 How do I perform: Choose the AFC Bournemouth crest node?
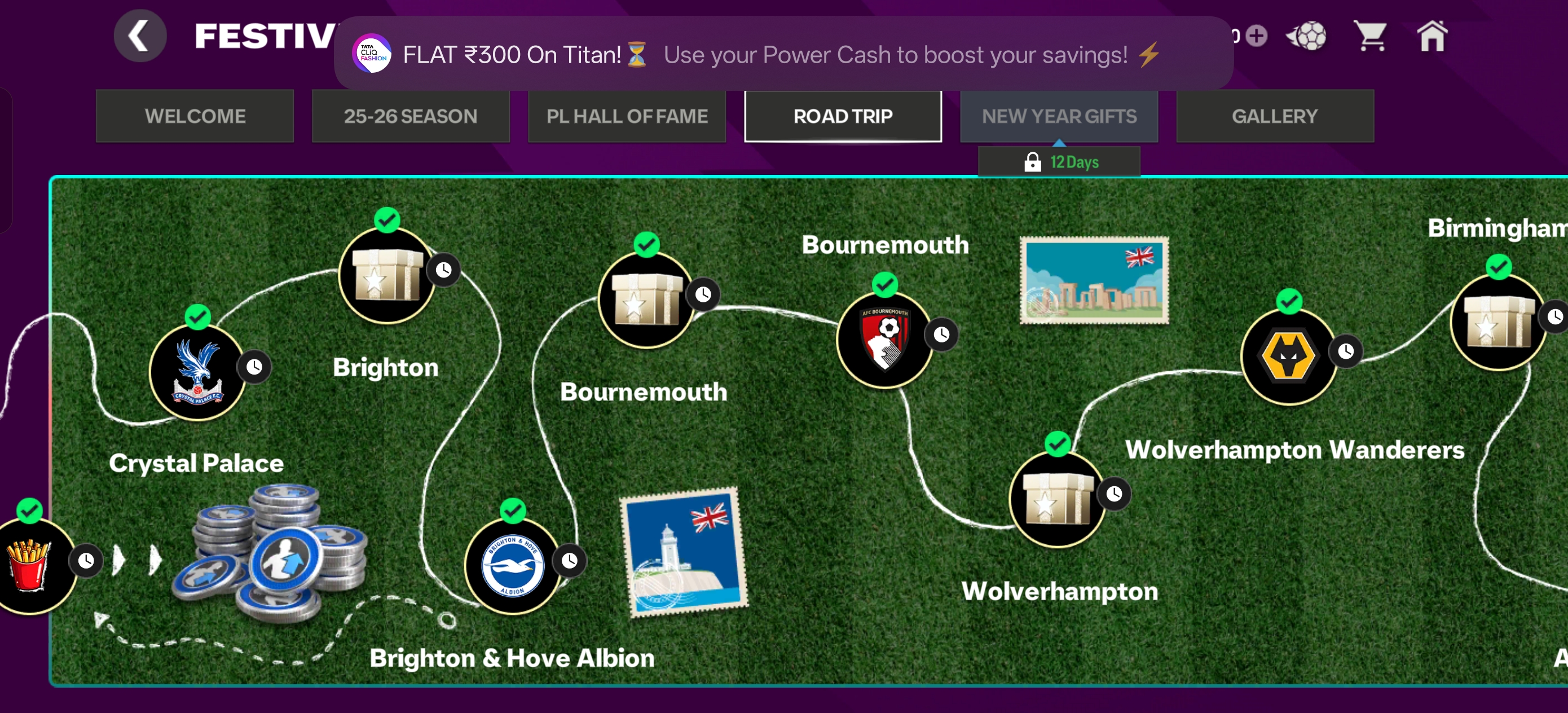(x=884, y=340)
